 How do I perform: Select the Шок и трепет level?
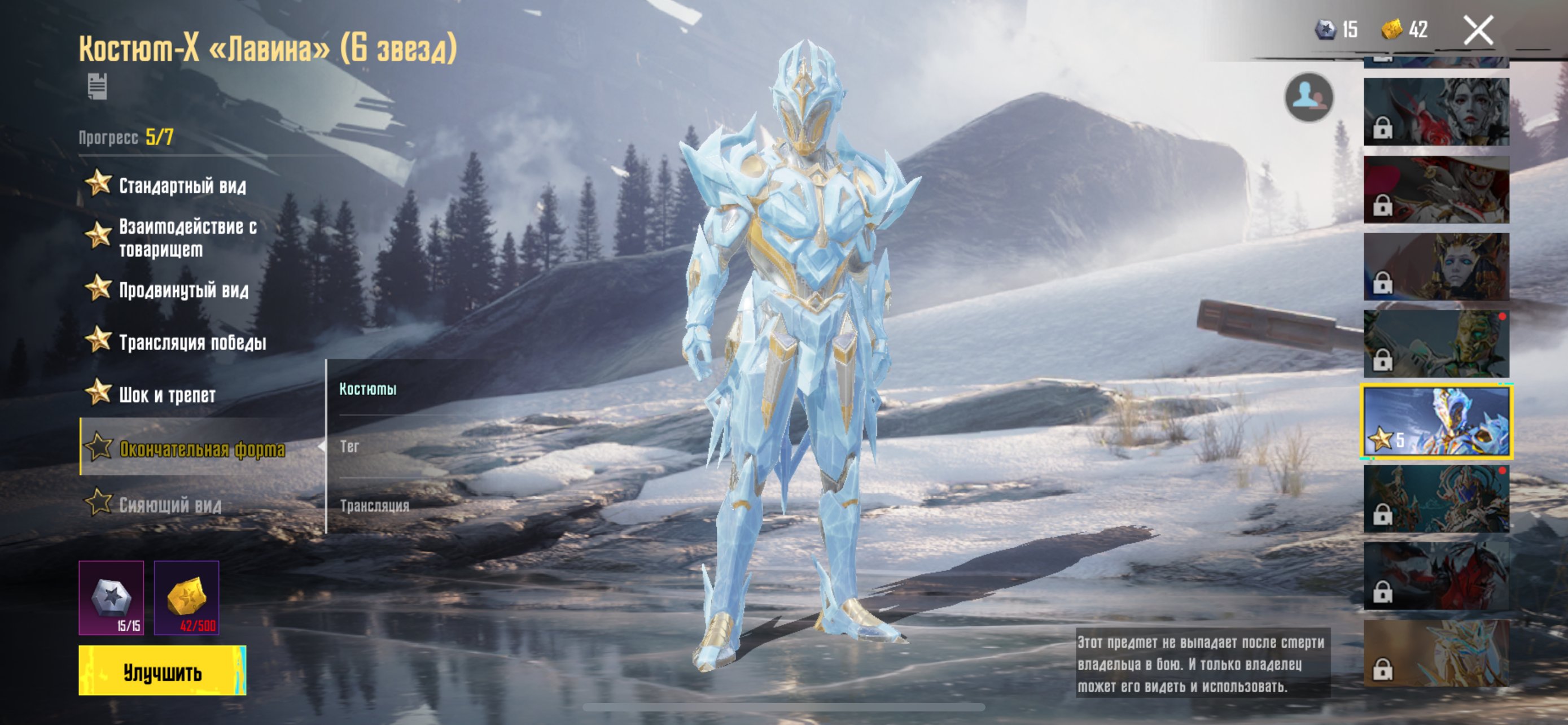click(167, 395)
